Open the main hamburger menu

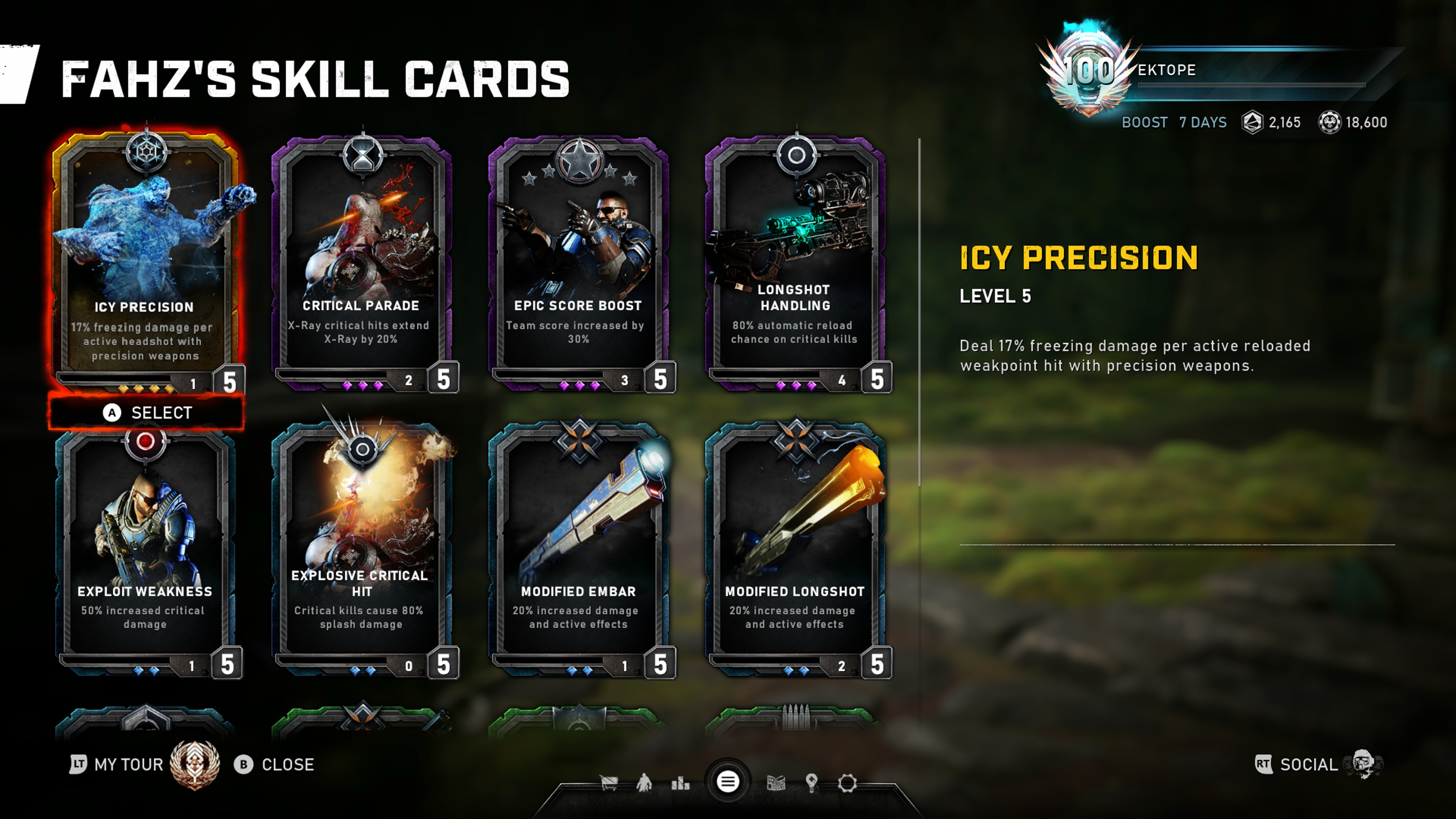[728, 782]
